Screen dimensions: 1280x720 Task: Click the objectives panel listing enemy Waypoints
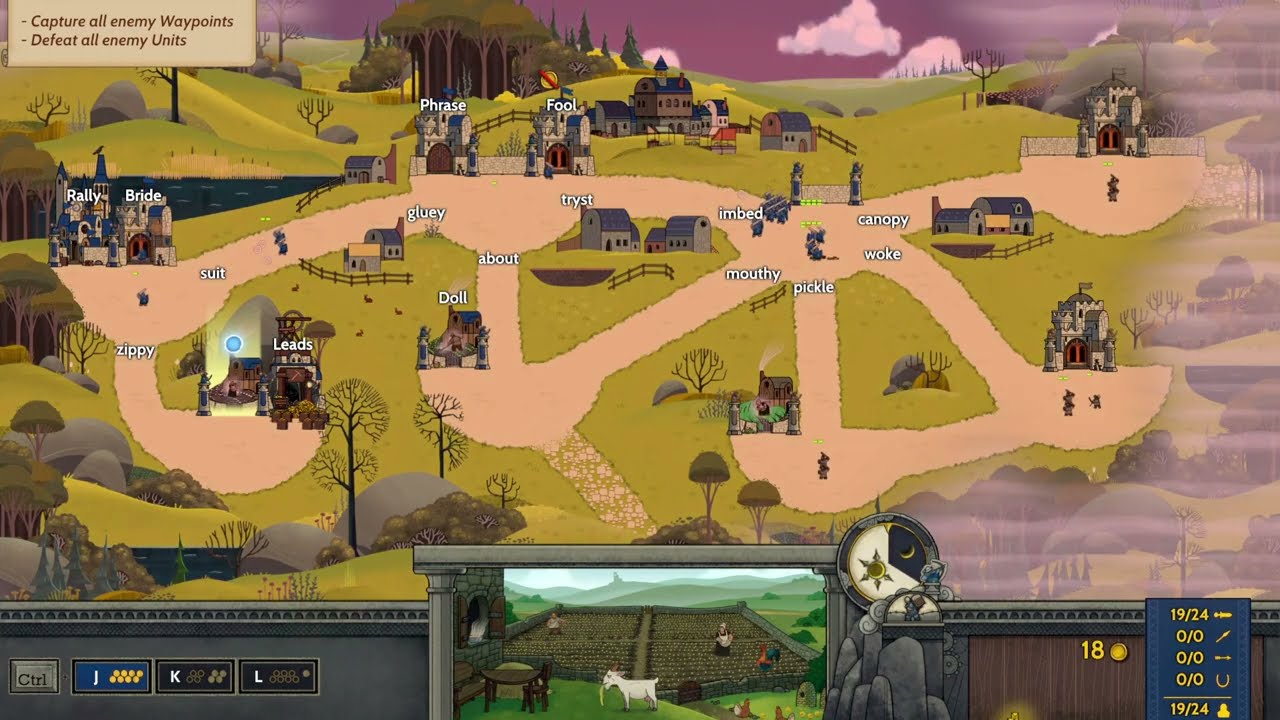[128, 31]
